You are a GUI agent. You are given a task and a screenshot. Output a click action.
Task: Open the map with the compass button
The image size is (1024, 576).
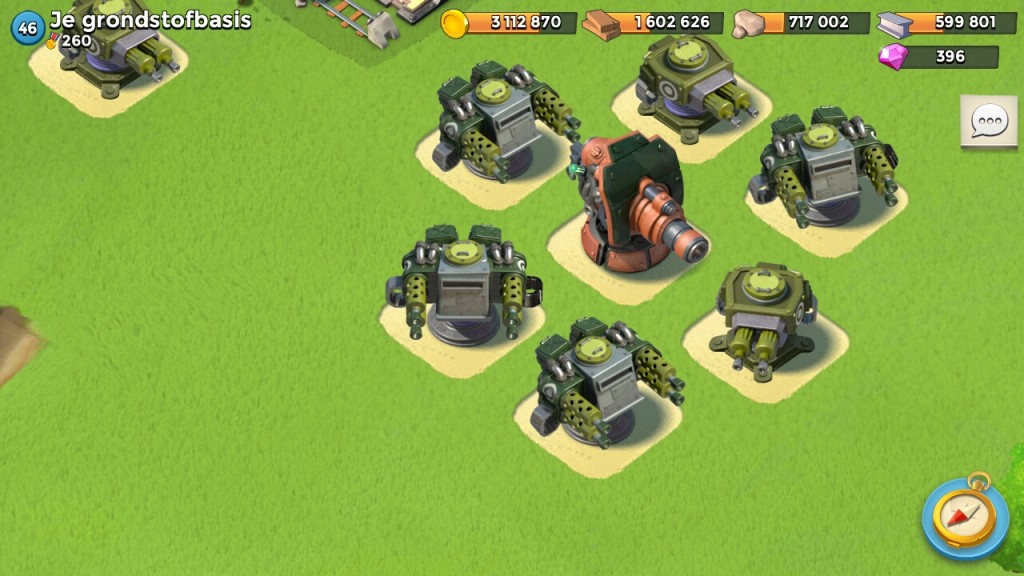point(965,516)
